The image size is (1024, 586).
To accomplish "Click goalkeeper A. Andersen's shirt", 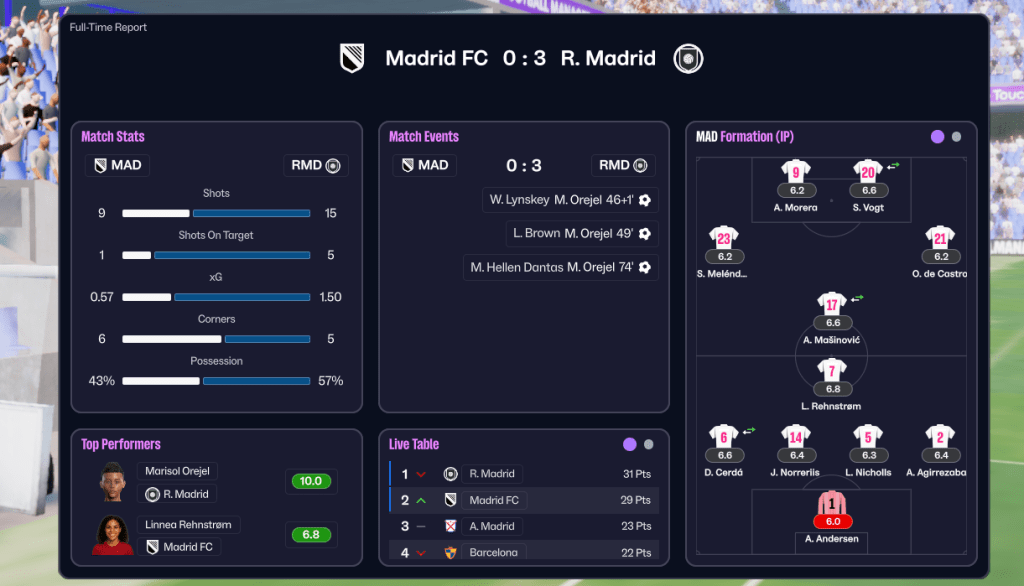I will tap(832, 503).
